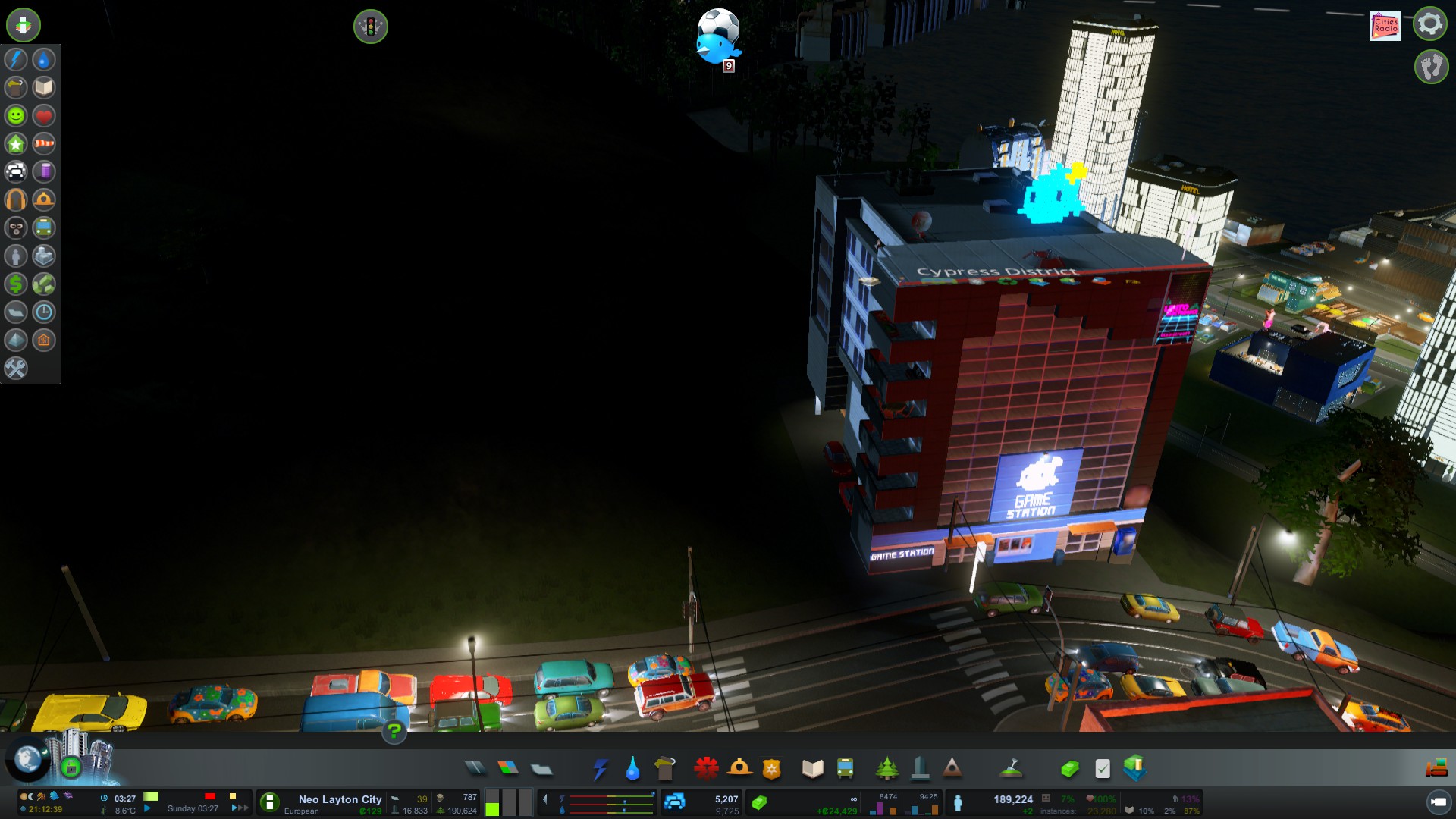Open the gear options menu
The image size is (1456, 819).
coord(1429,24)
